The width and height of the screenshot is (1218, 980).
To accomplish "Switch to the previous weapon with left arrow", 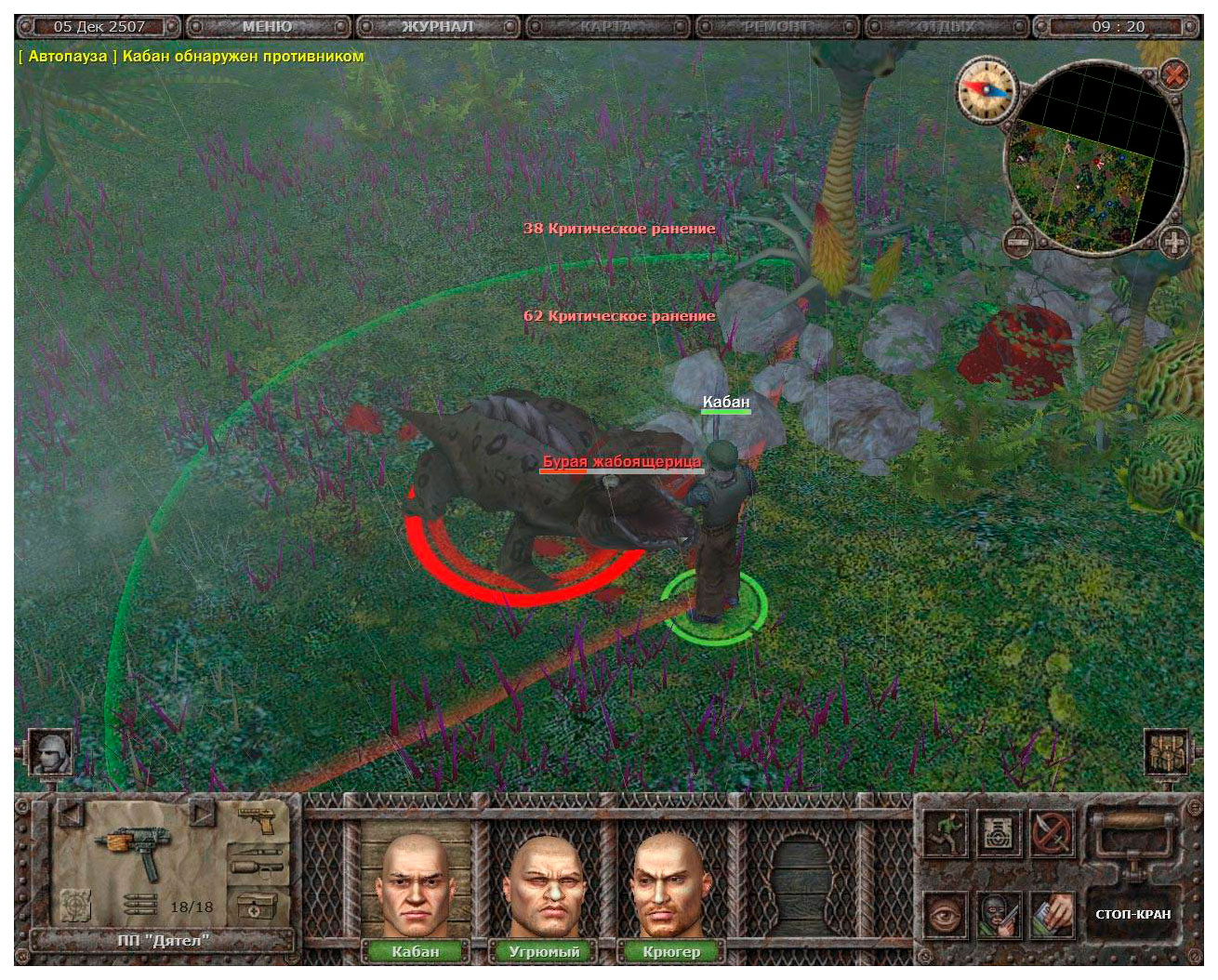I will [71, 814].
